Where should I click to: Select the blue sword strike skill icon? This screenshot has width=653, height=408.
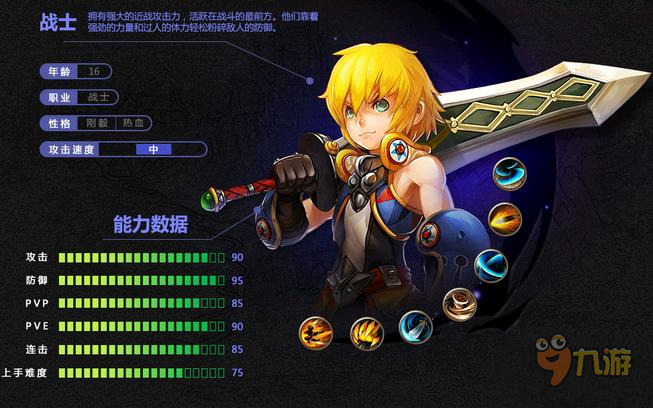point(415,327)
